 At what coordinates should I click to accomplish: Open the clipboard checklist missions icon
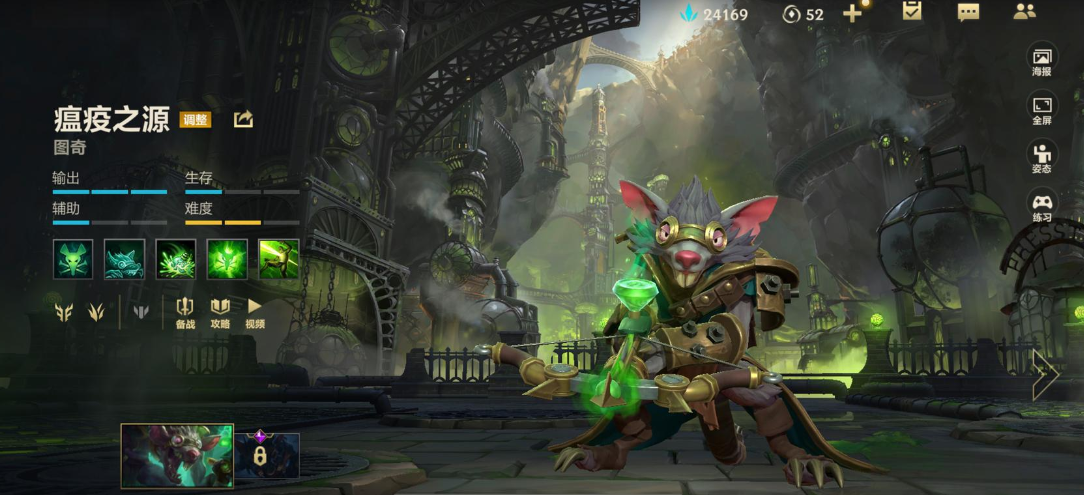[x=911, y=12]
